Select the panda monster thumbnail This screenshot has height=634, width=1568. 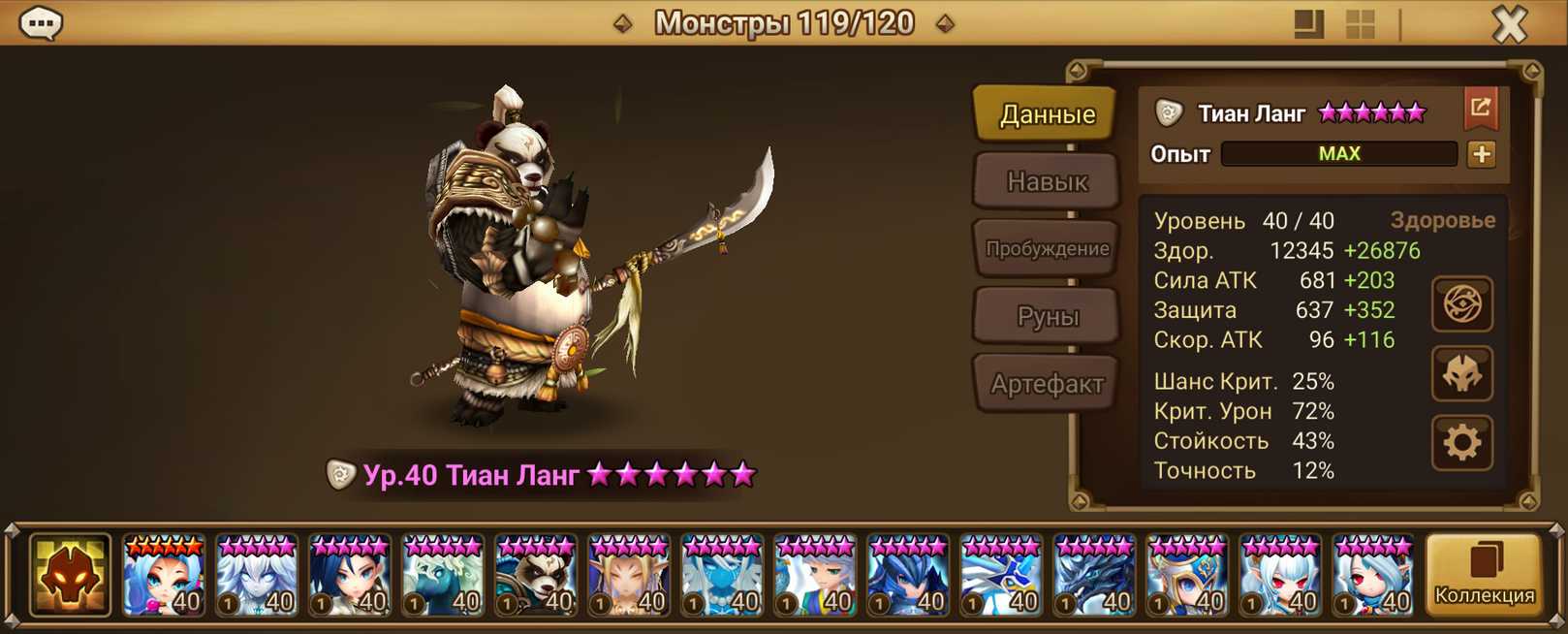[x=536, y=576]
